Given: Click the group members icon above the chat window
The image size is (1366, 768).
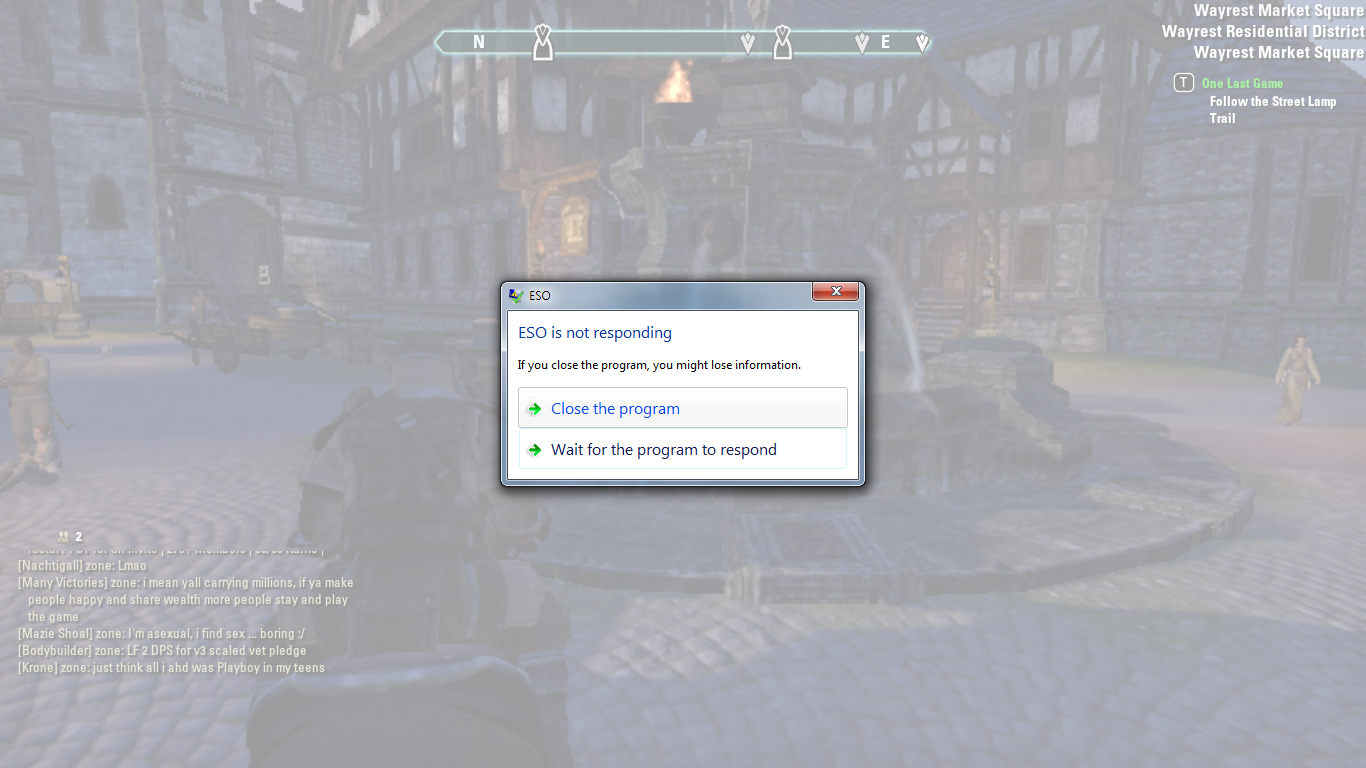Looking at the screenshot, I should point(62,536).
